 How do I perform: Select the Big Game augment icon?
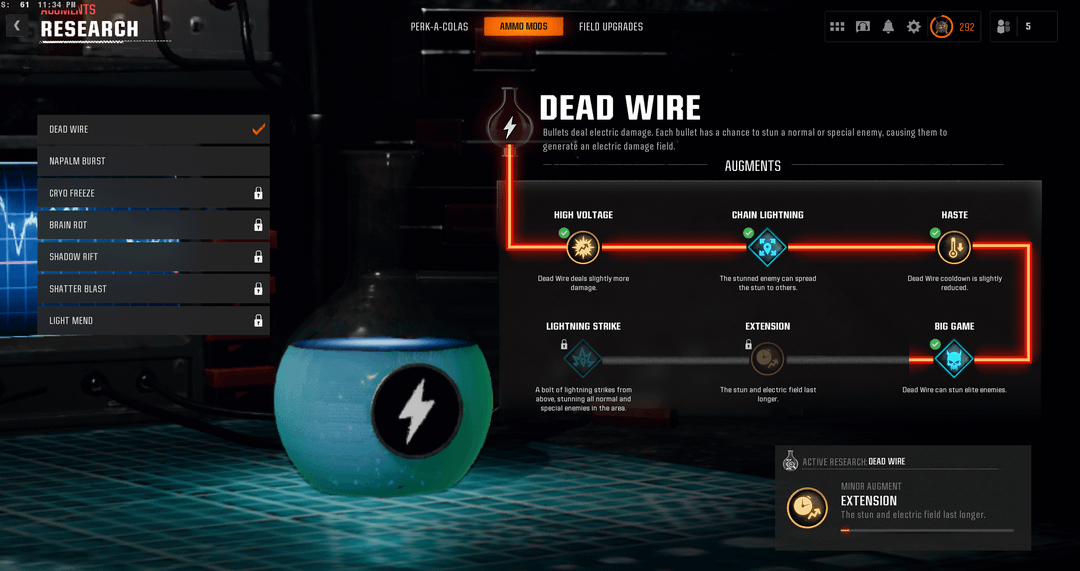coord(954,358)
